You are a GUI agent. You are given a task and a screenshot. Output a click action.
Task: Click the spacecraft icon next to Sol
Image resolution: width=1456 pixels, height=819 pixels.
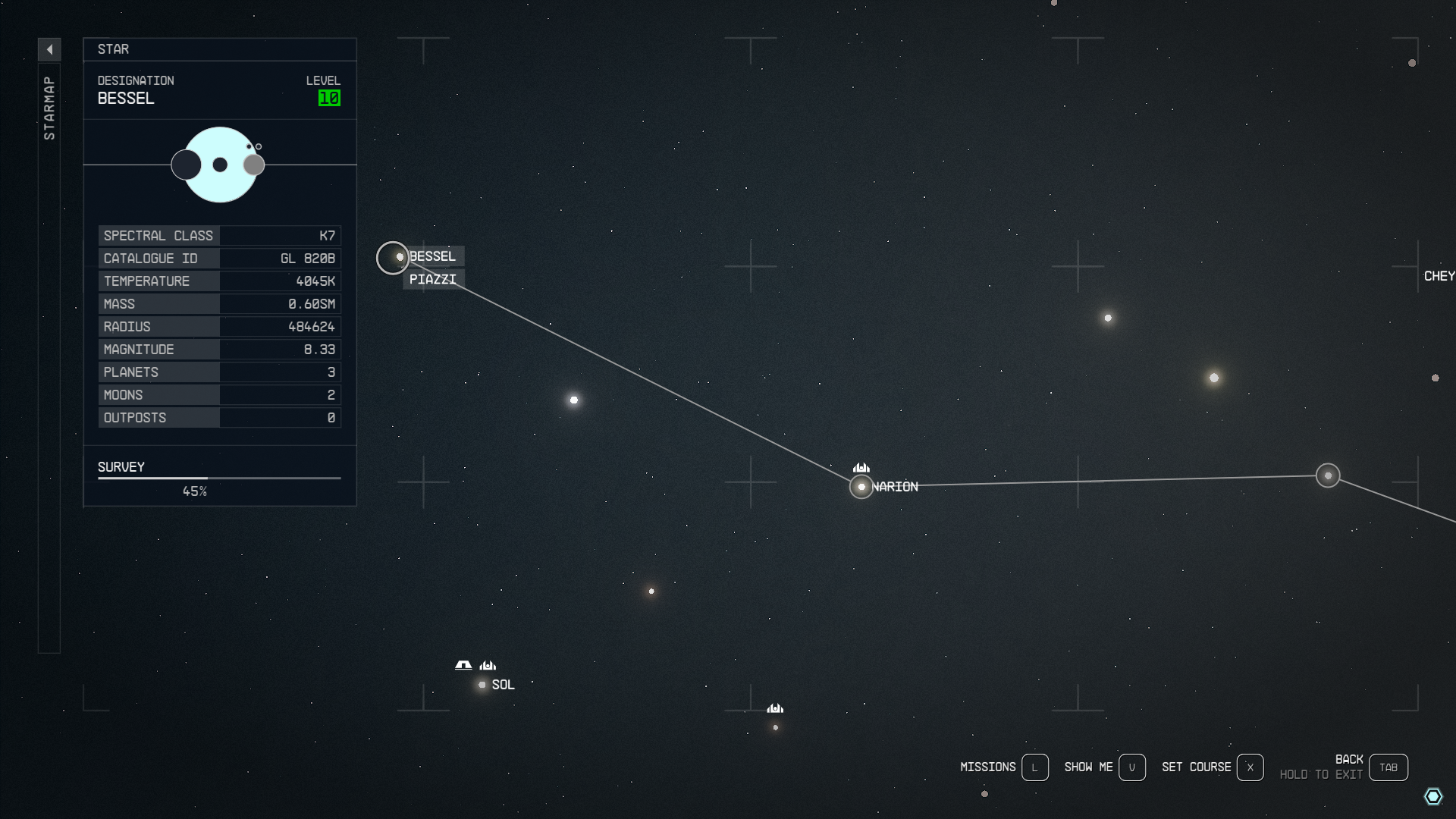tap(488, 664)
